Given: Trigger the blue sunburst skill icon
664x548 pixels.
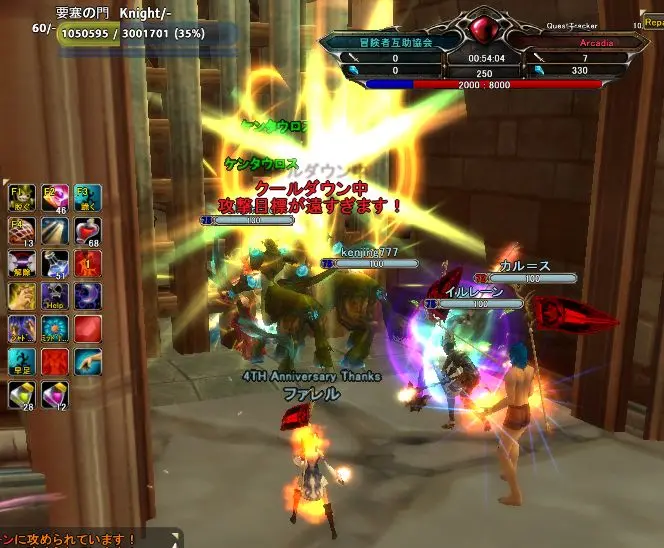Looking at the screenshot, I should (x=55, y=329).
